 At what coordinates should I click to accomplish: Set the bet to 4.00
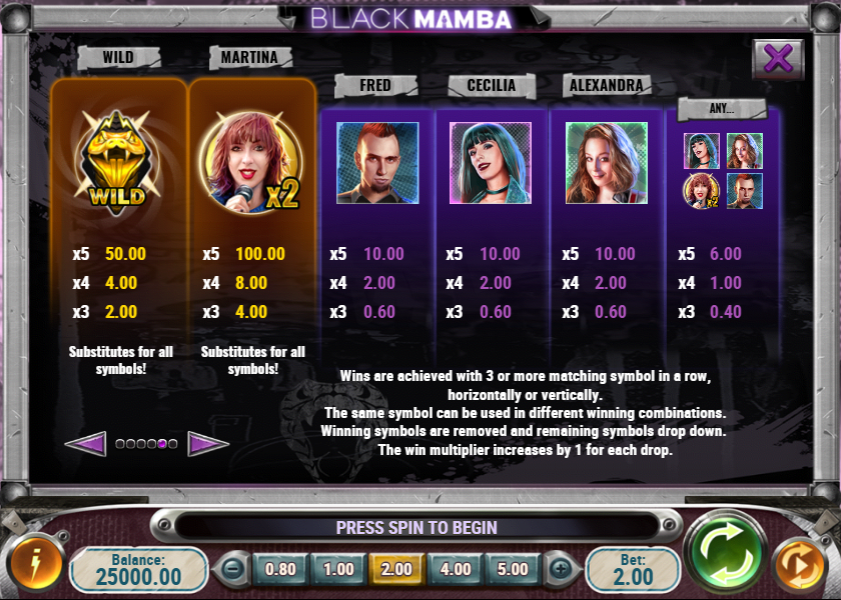click(454, 569)
